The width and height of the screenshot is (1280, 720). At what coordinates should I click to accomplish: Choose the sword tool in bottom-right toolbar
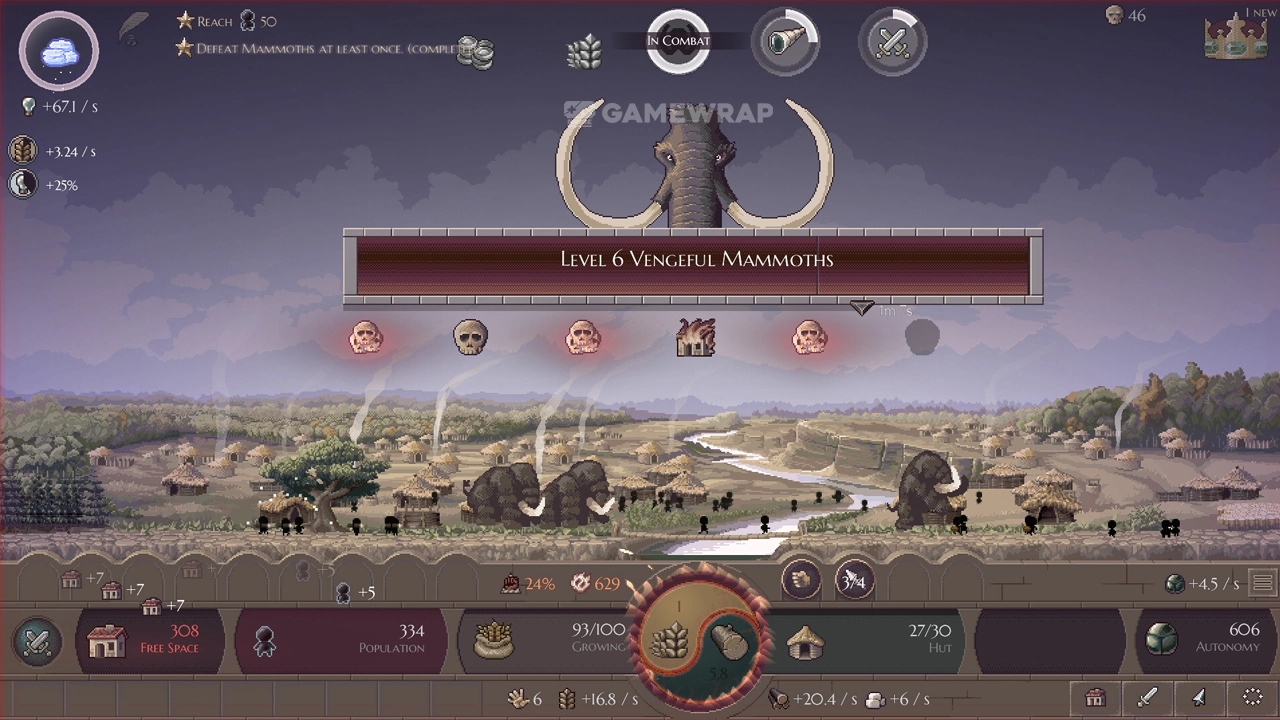click(x=1147, y=697)
